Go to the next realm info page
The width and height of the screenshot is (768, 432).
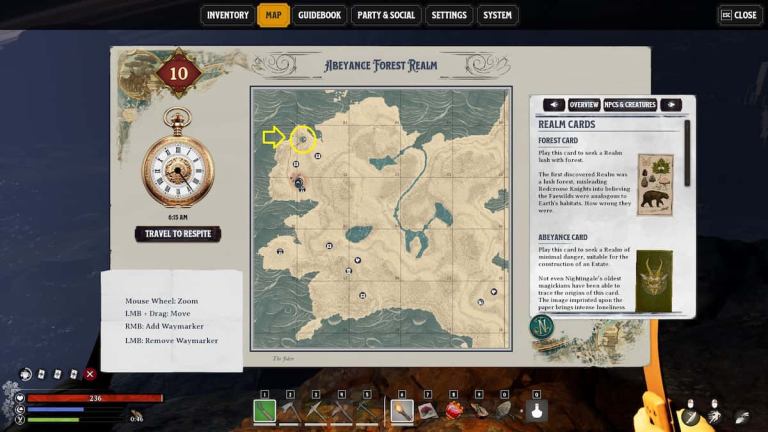[x=671, y=105]
